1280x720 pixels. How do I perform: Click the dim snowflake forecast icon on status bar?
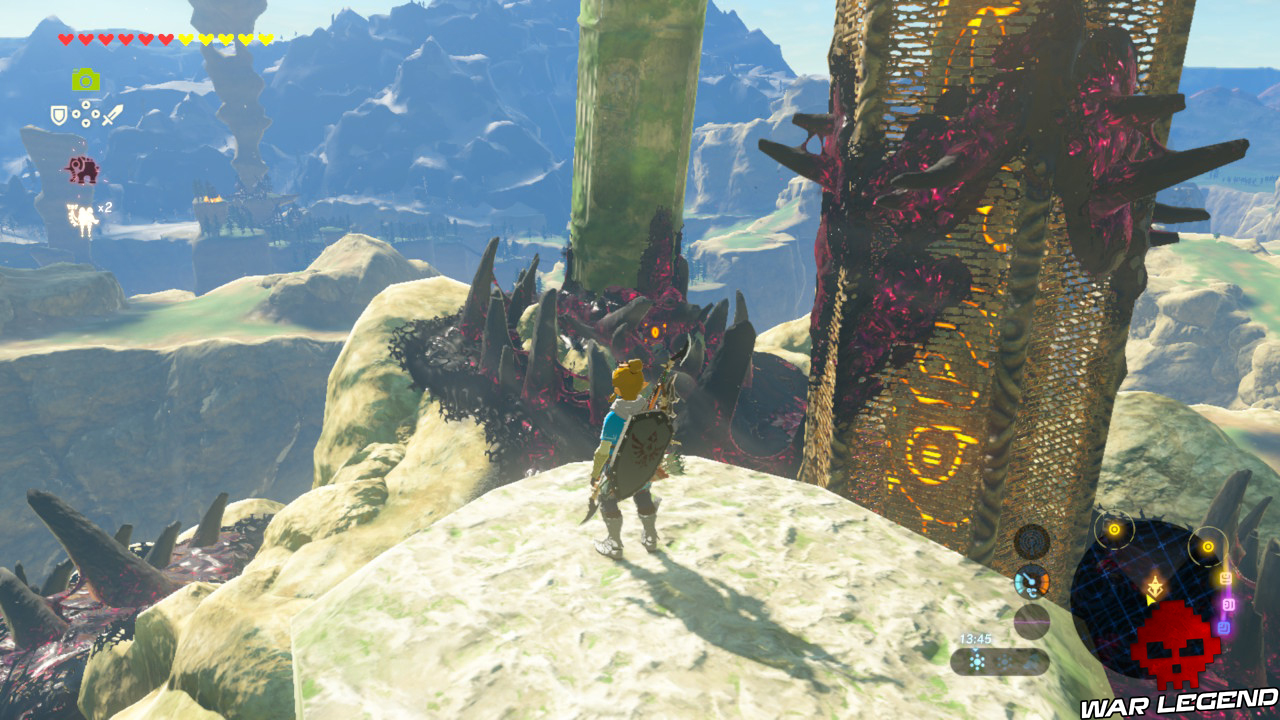(1005, 661)
